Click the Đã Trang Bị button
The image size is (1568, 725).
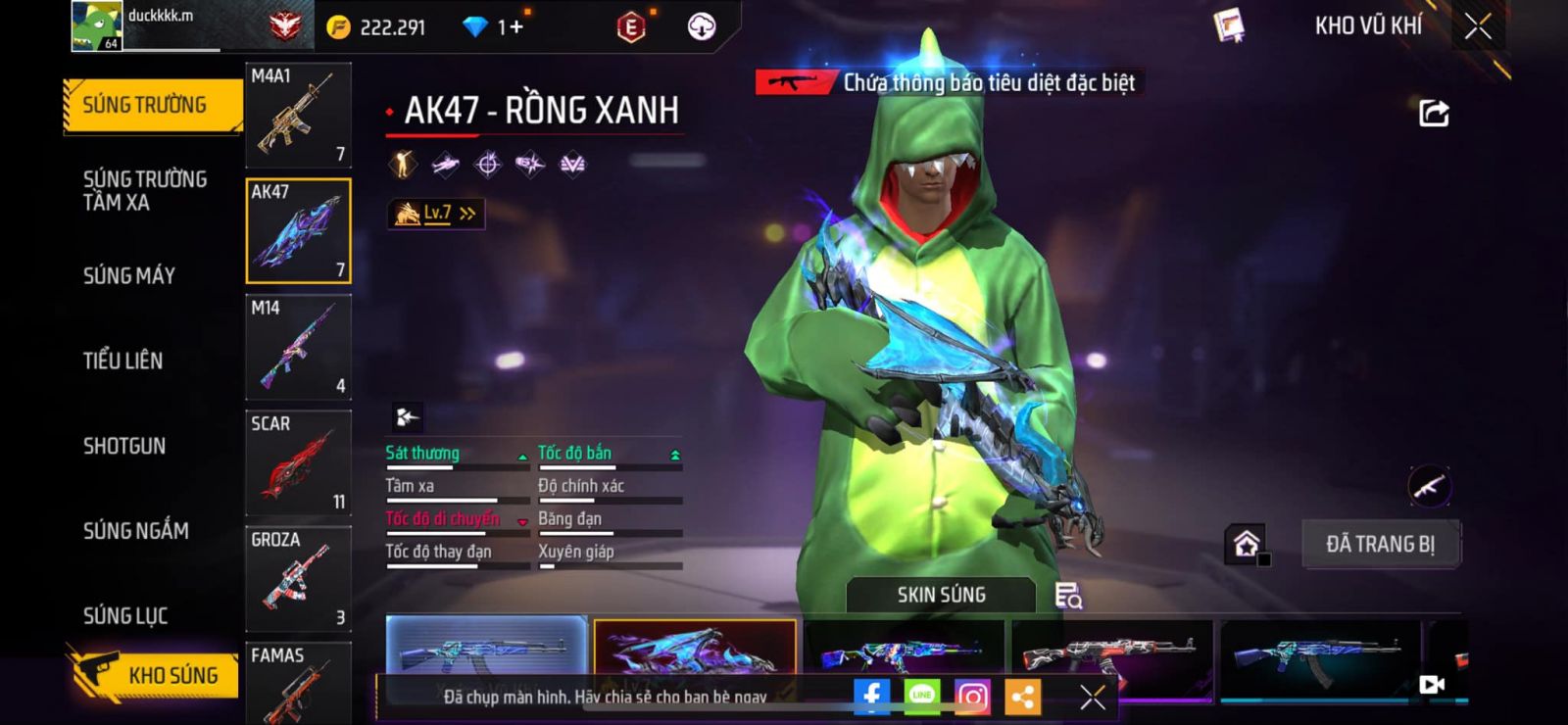click(1380, 544)
